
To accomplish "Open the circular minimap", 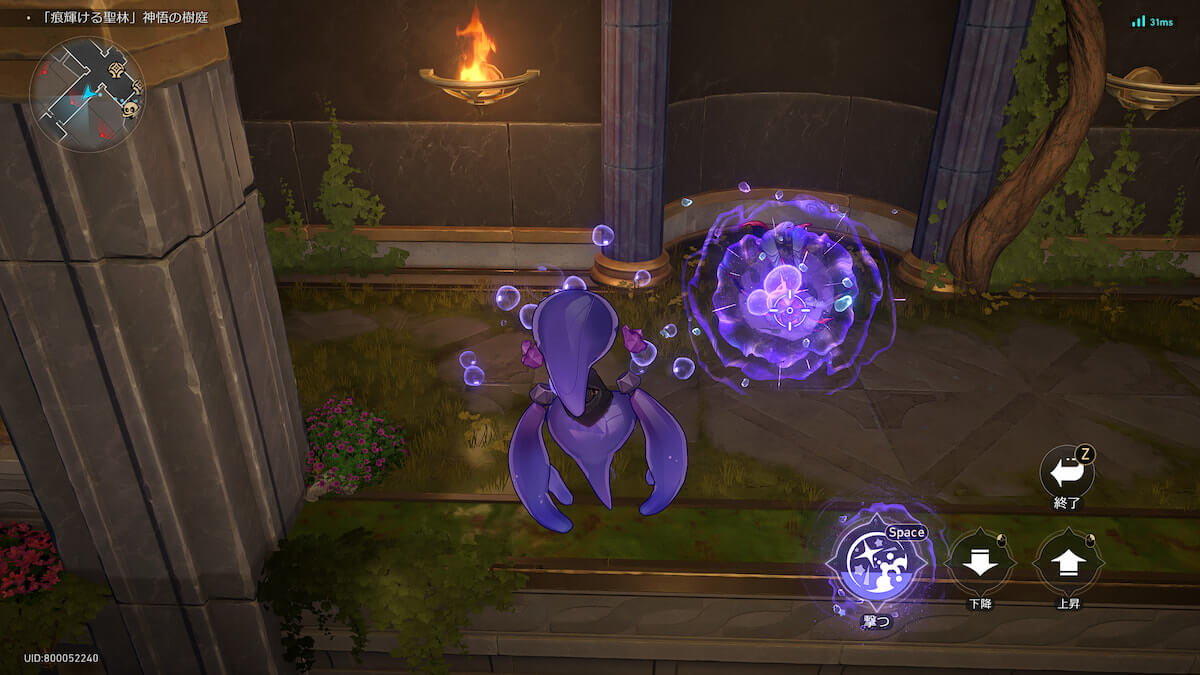I will [x=87, y=94].
